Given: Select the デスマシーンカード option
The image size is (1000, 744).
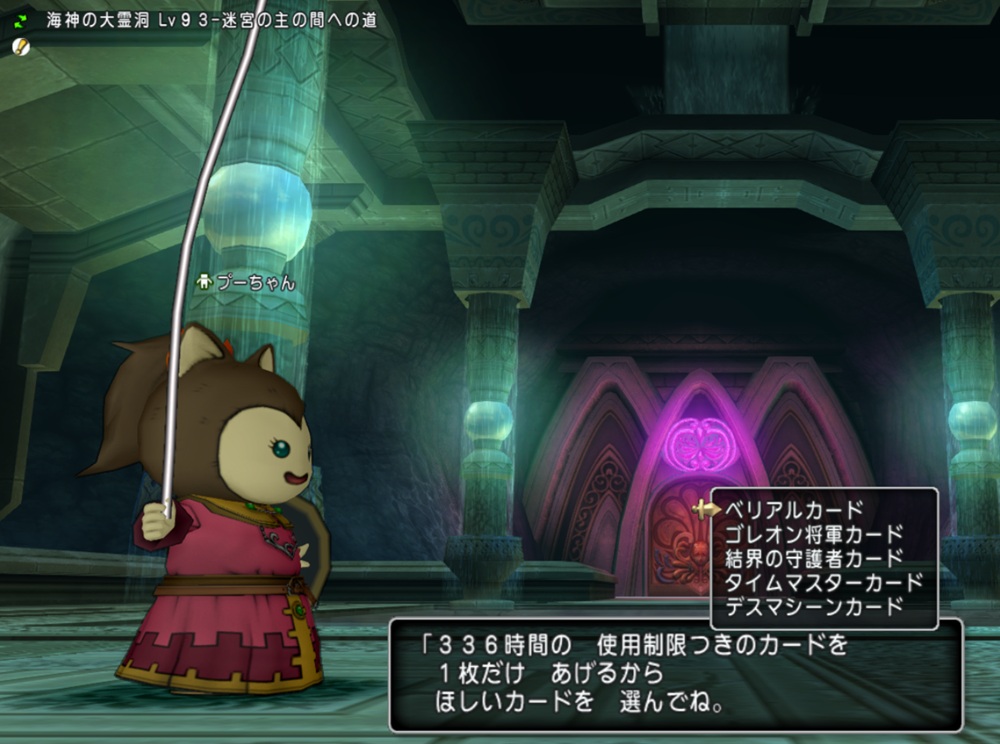Looking at the screenshot, I should tap(814, 606).
